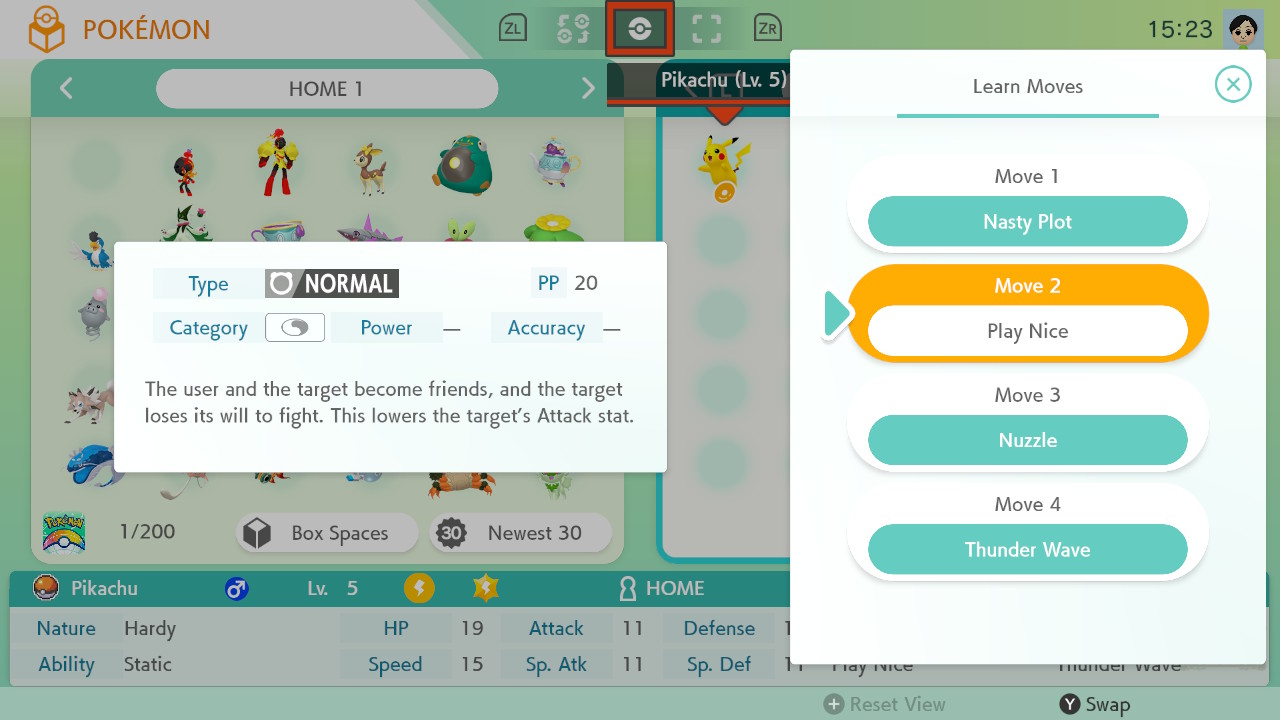Screen dimensions: 1280x720
Task: Select Play Nice under Move 2
Action: coord(1027,331)
